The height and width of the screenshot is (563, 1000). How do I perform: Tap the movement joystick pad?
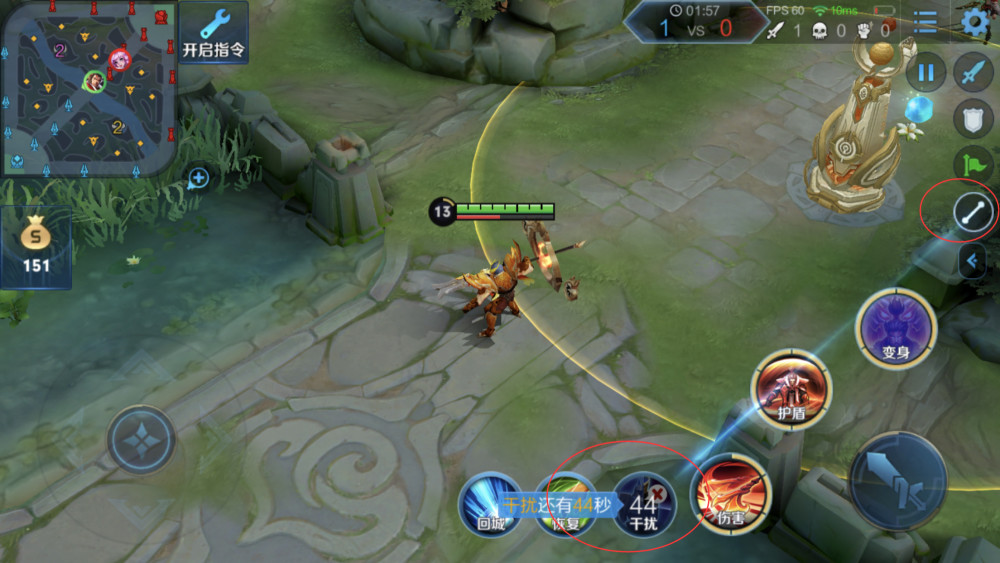pyautogui.click(x=141, y=439)
